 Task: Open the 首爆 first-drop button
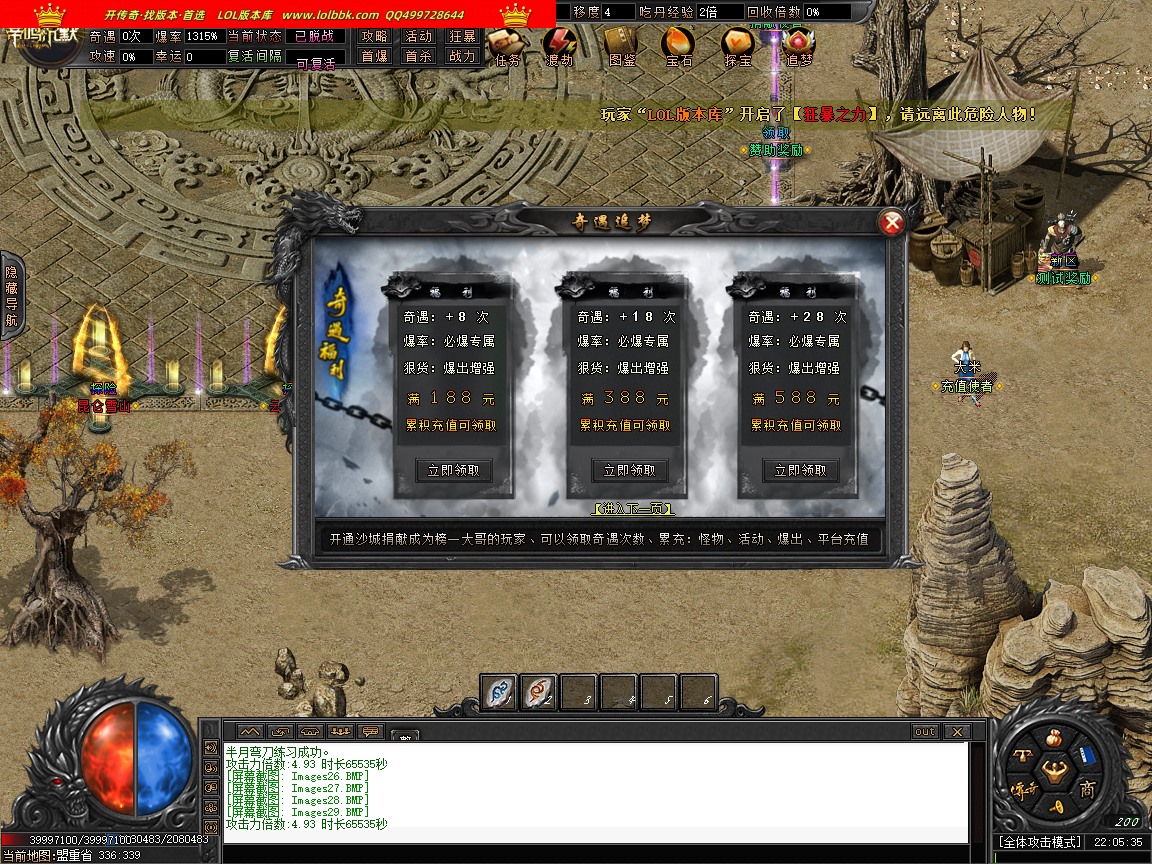[375, 57]
